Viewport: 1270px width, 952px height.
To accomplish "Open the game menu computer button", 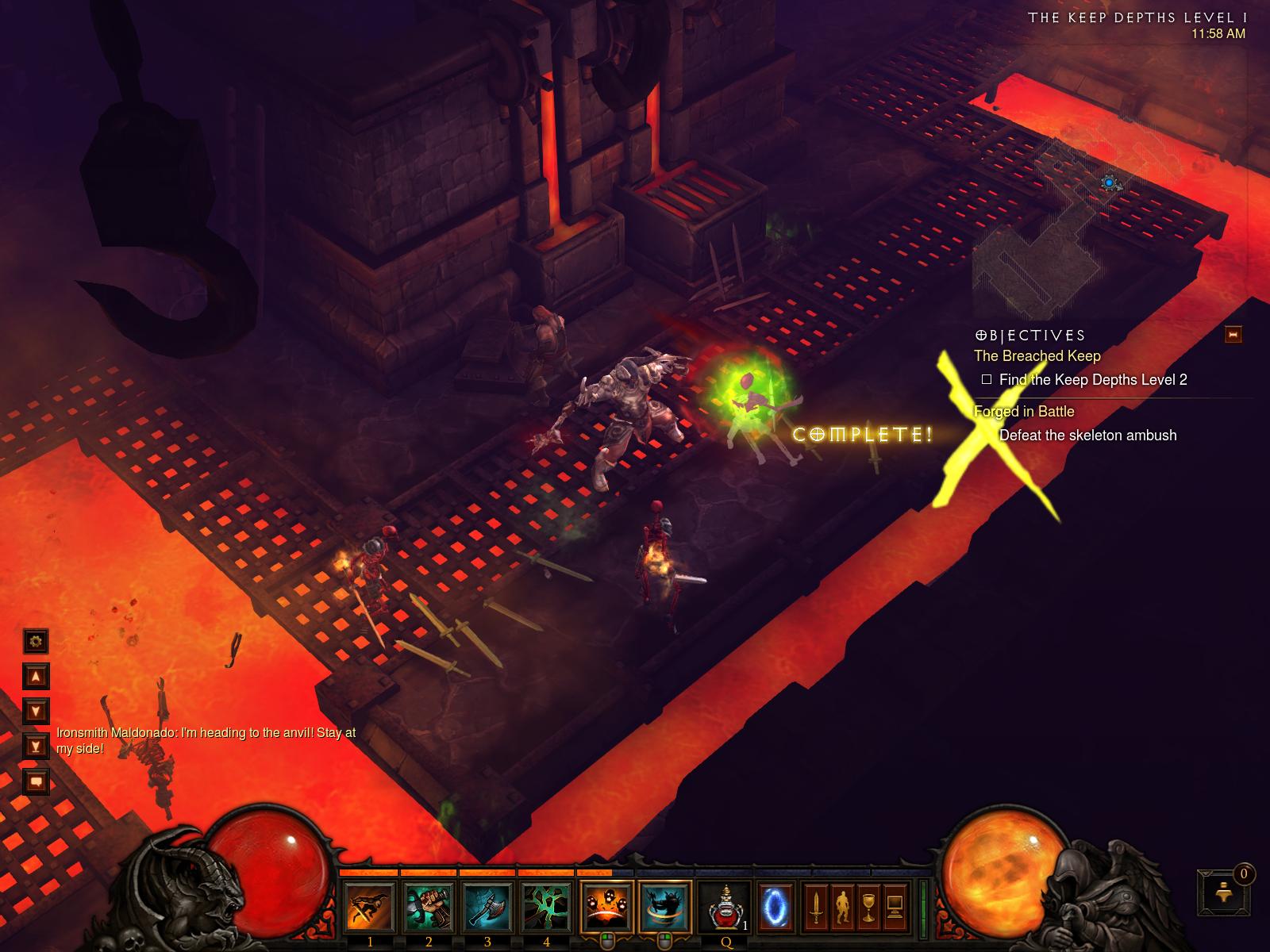I will click(x=895, y=905).
